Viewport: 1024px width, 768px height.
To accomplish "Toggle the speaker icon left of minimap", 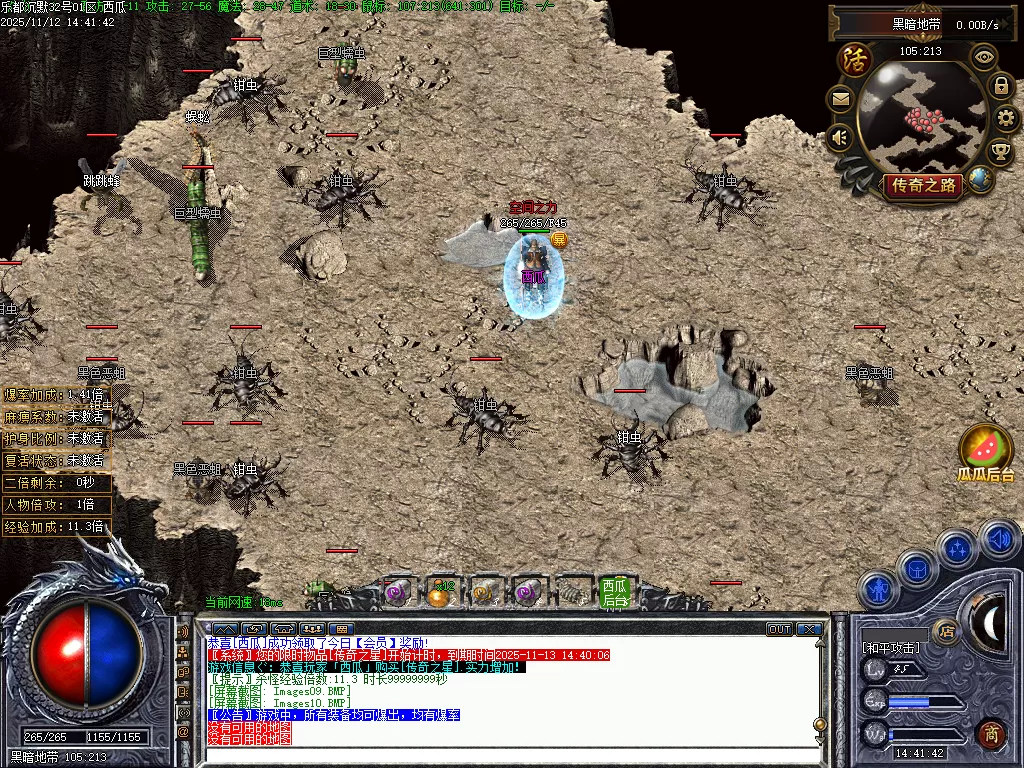I will (840, 137).
